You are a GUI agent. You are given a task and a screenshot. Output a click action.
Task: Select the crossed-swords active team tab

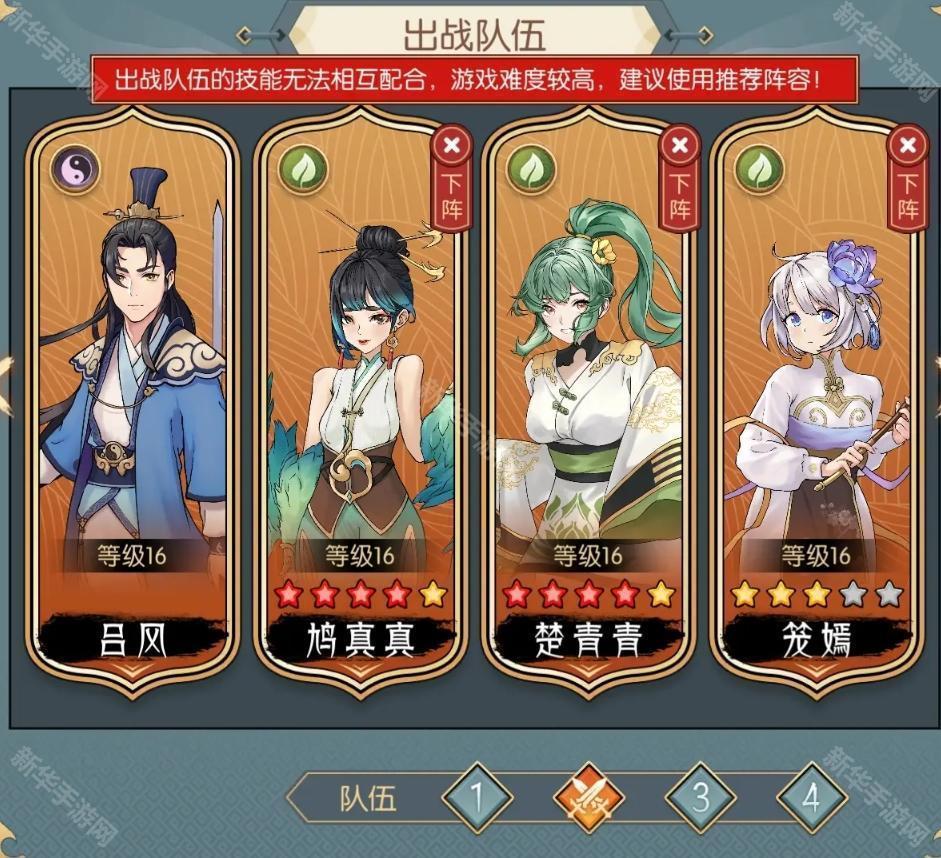(x=589, y=798)
